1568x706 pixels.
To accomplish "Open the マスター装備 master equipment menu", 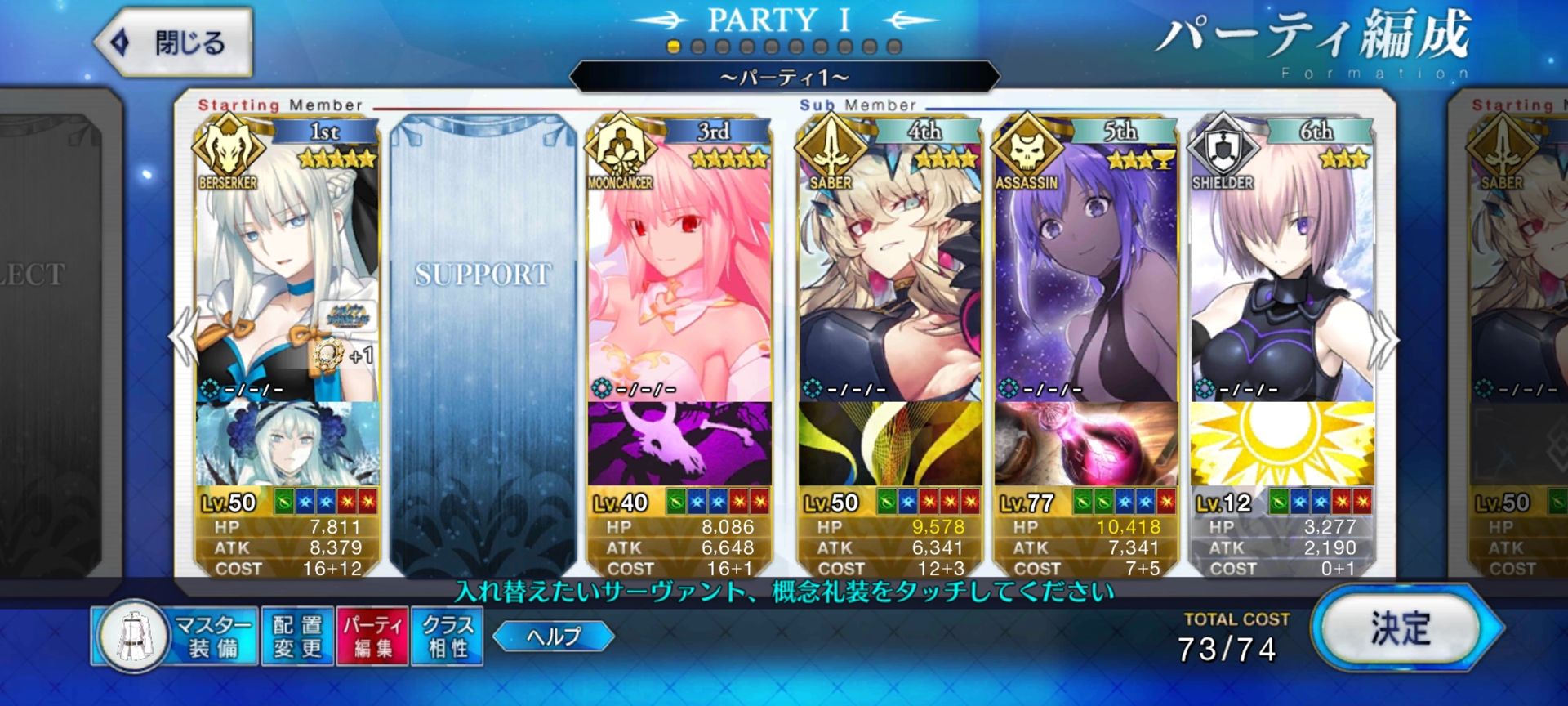I will coord(176,637).
